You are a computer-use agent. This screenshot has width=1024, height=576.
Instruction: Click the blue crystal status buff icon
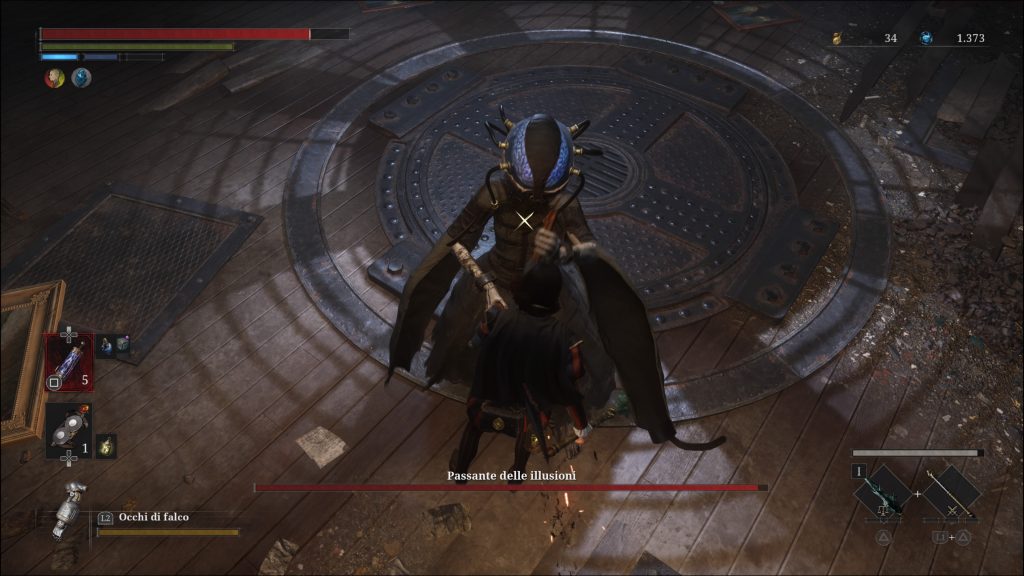coord(81,78)
